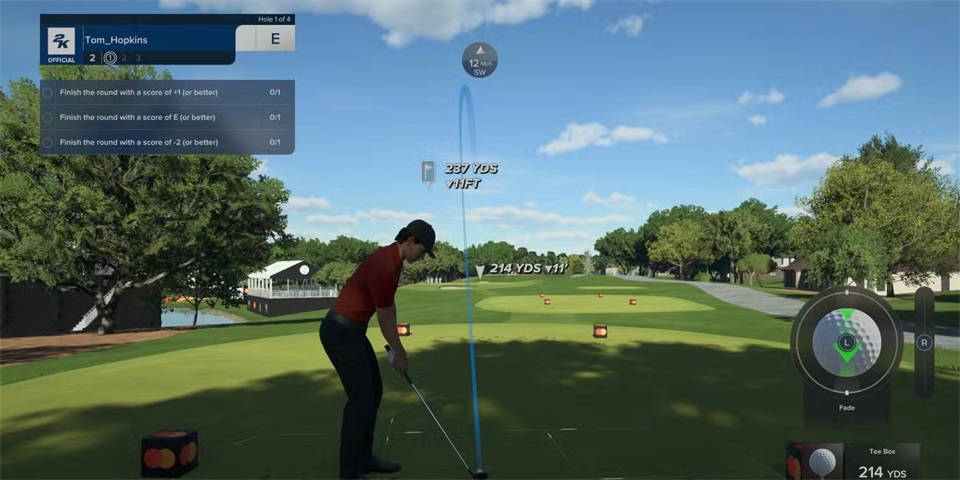Screen dimensions: 960x480
Task: Click the 12 mph SW wind indicator
Action: 479,60
